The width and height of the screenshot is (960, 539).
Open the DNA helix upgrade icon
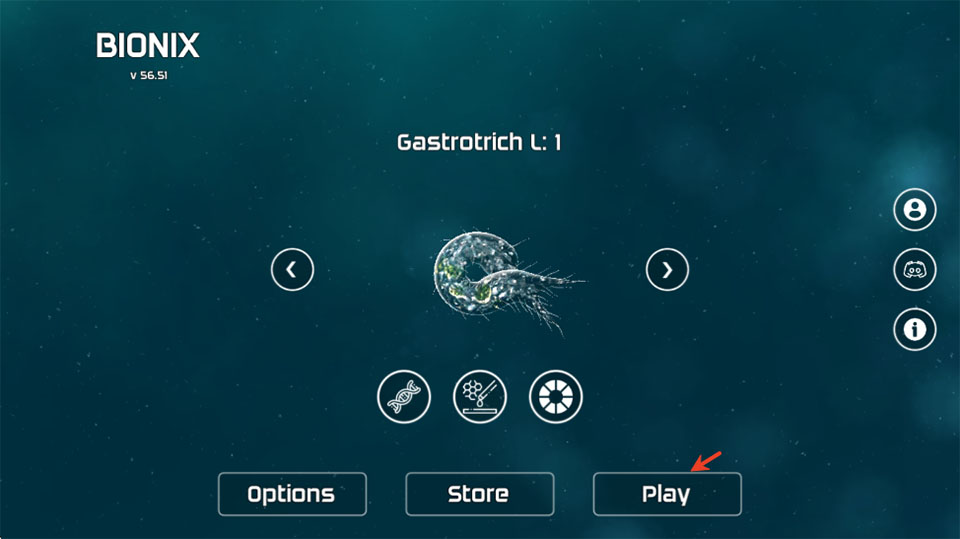404,397
